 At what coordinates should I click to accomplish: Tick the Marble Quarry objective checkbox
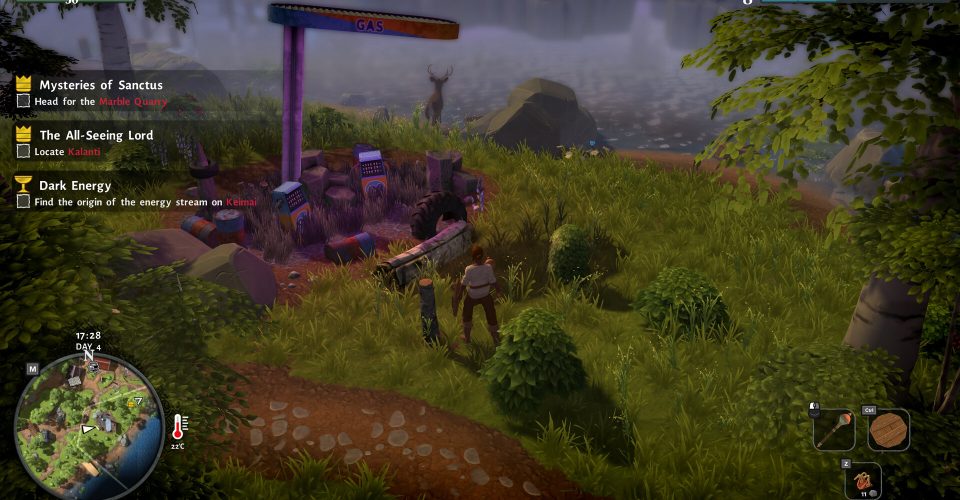point(24,101)
